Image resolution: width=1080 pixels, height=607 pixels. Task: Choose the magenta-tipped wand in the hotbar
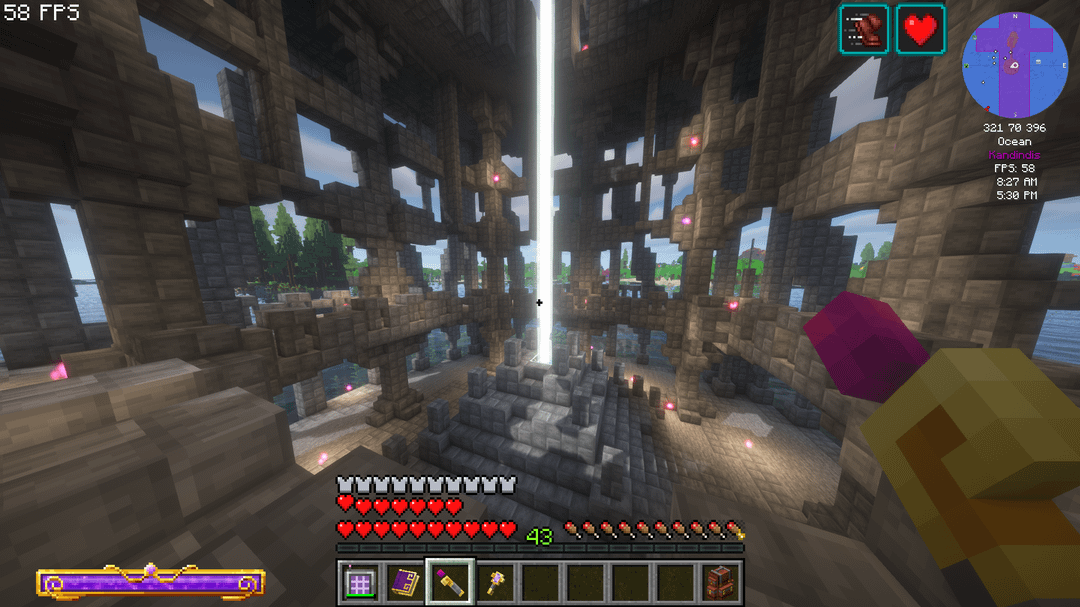(x=449, y=582)
